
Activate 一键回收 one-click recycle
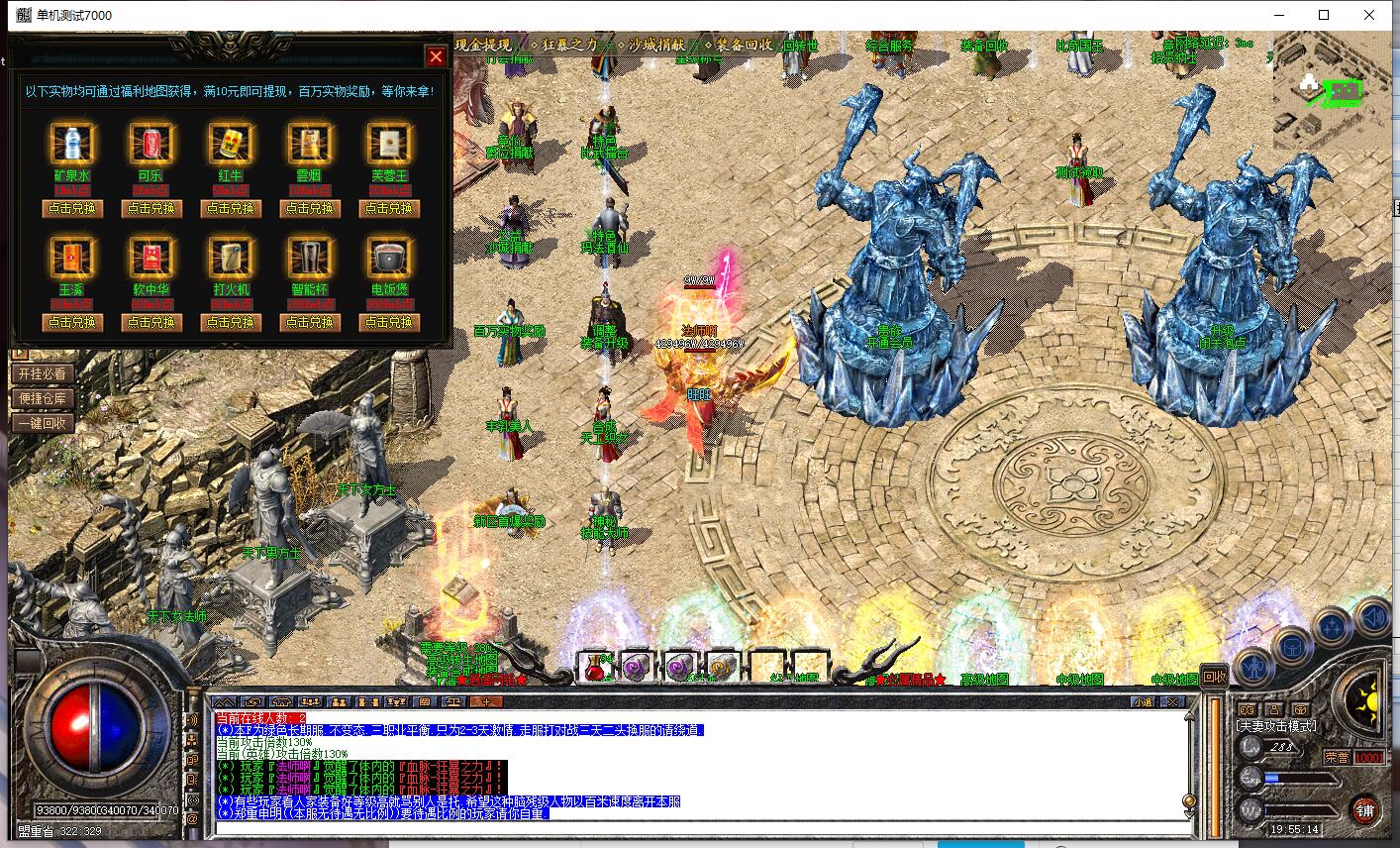click(x=43, y=423)
